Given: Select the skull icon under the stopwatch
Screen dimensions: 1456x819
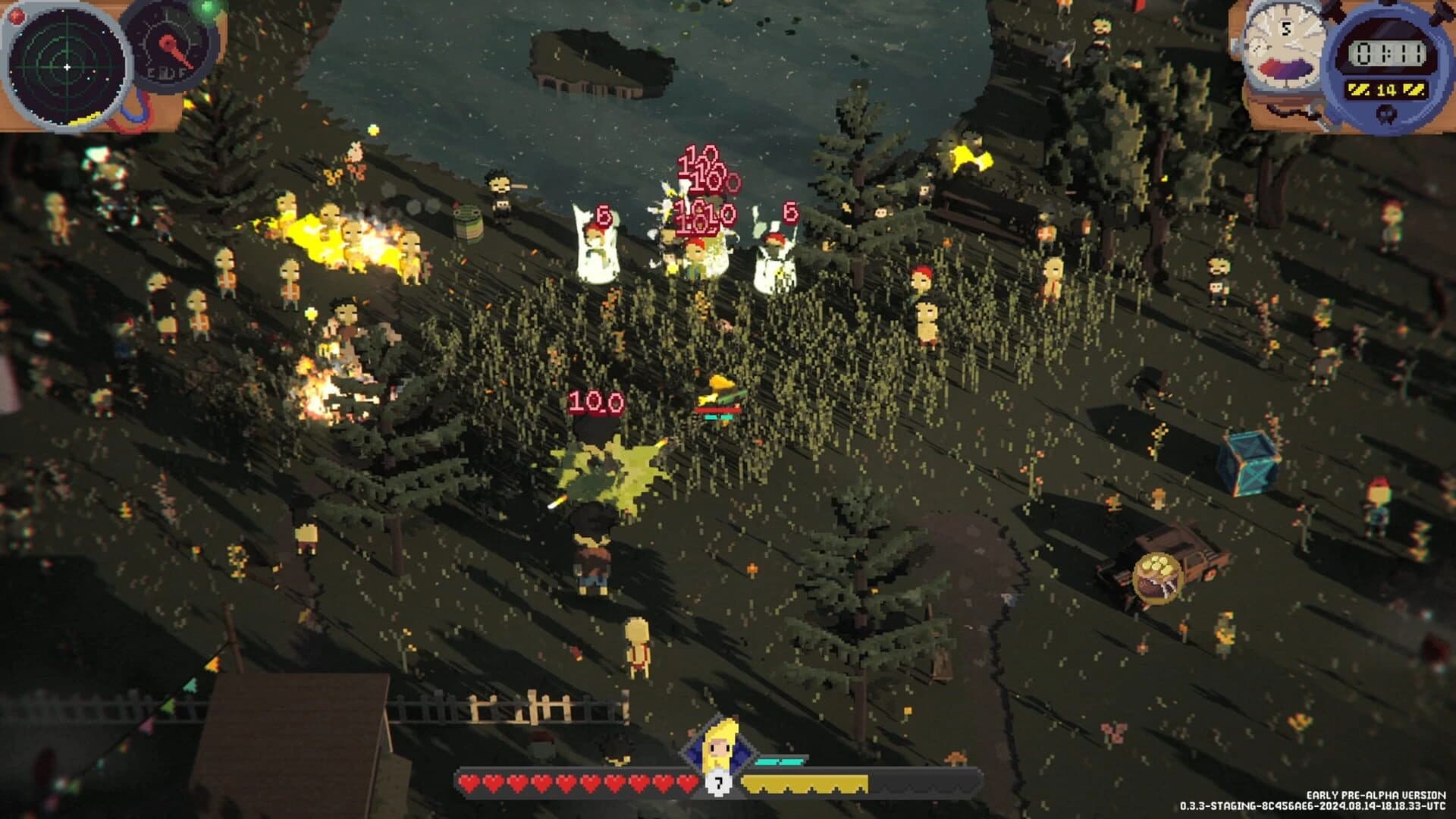Looking at the screenshot, I should (x=1385, y=115).
